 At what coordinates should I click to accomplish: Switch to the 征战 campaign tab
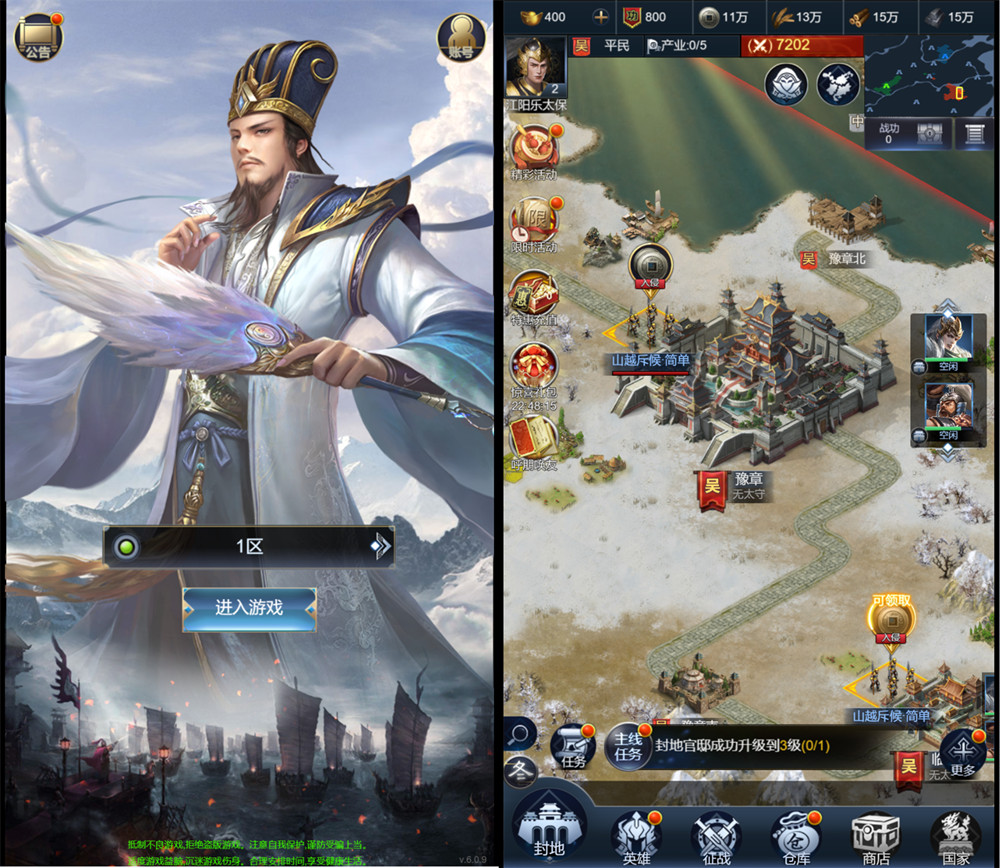coord(716,835)
